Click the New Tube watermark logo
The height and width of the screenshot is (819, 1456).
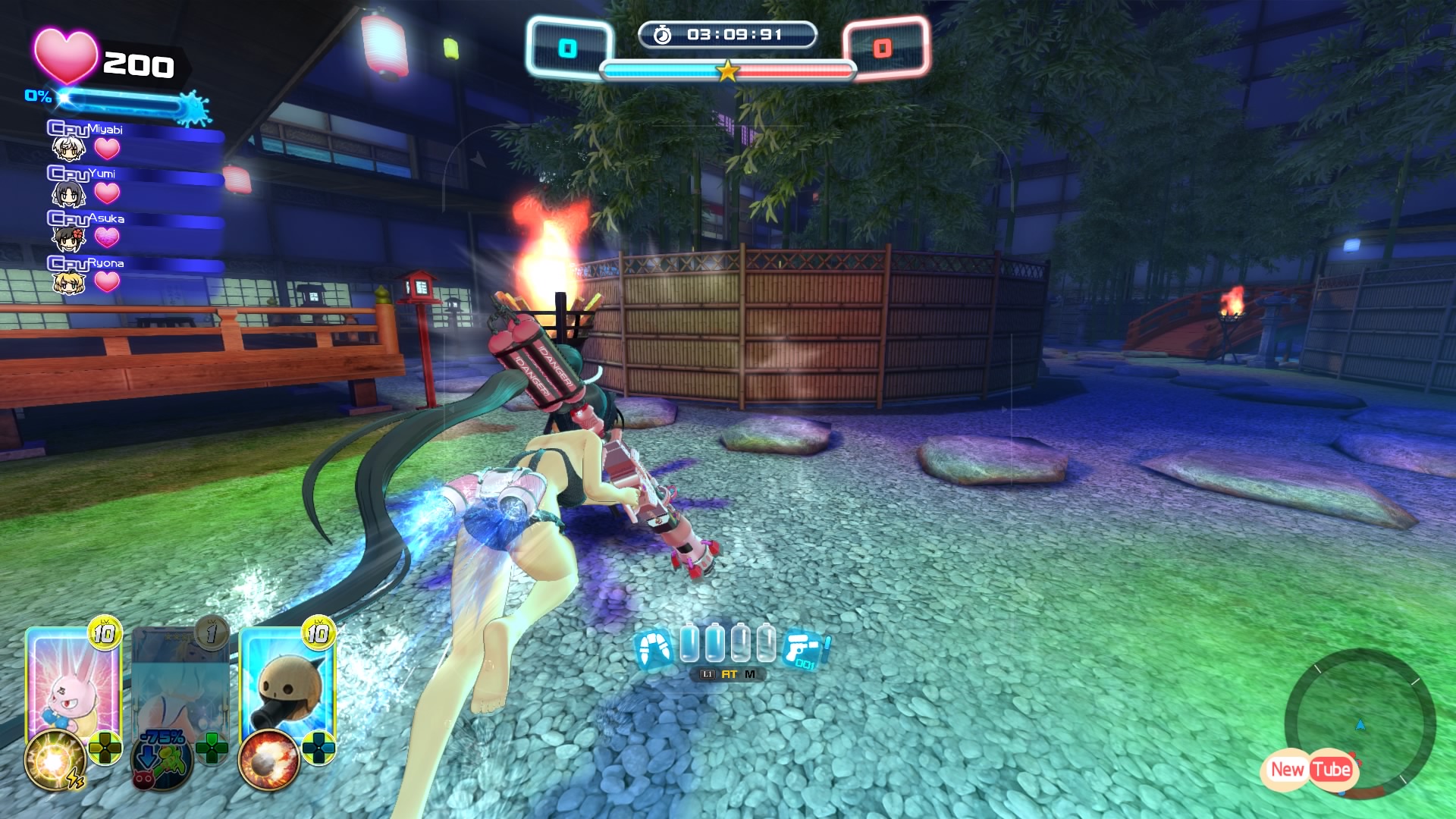1310,770
